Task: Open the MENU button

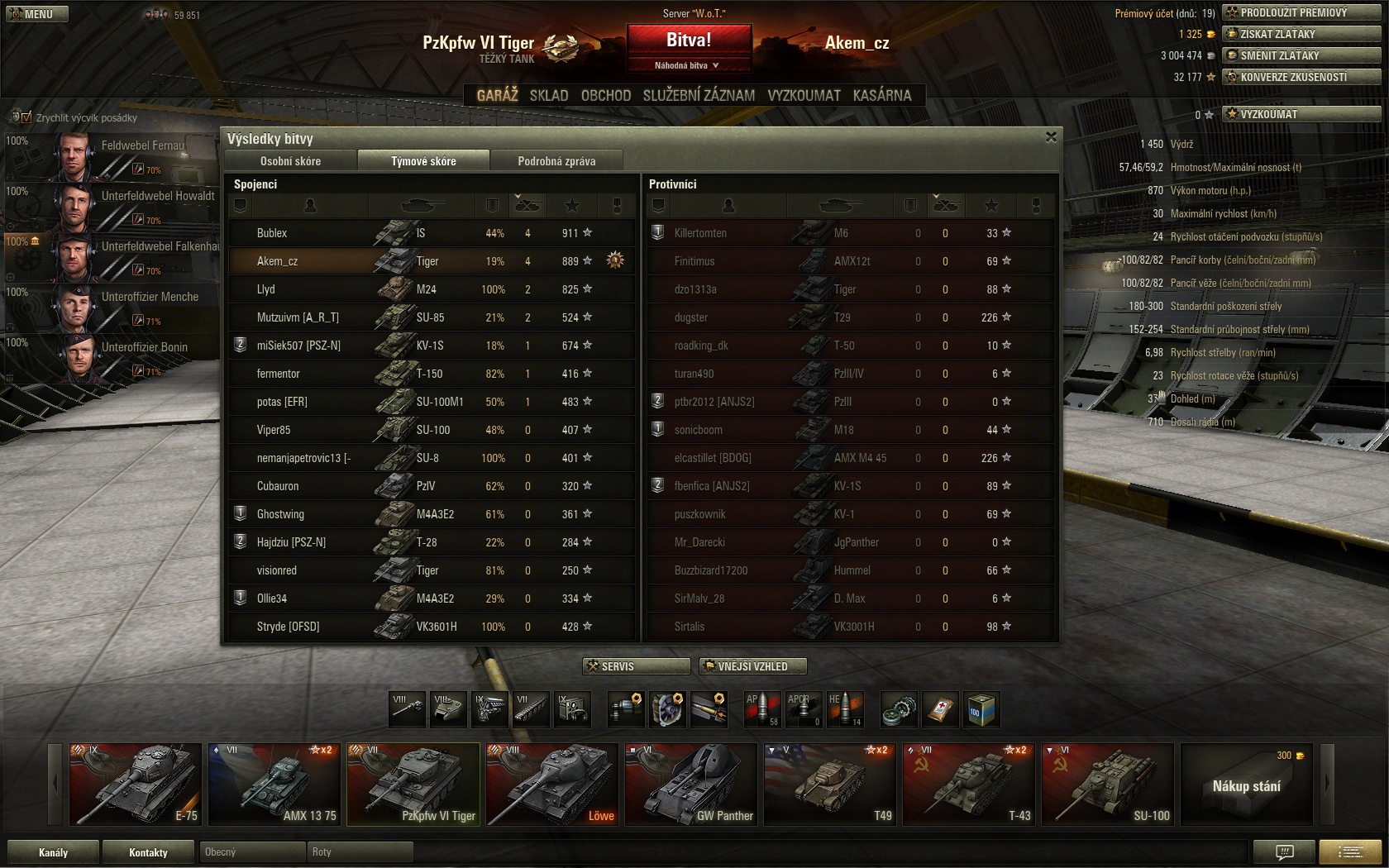Action: pos(36,14)
